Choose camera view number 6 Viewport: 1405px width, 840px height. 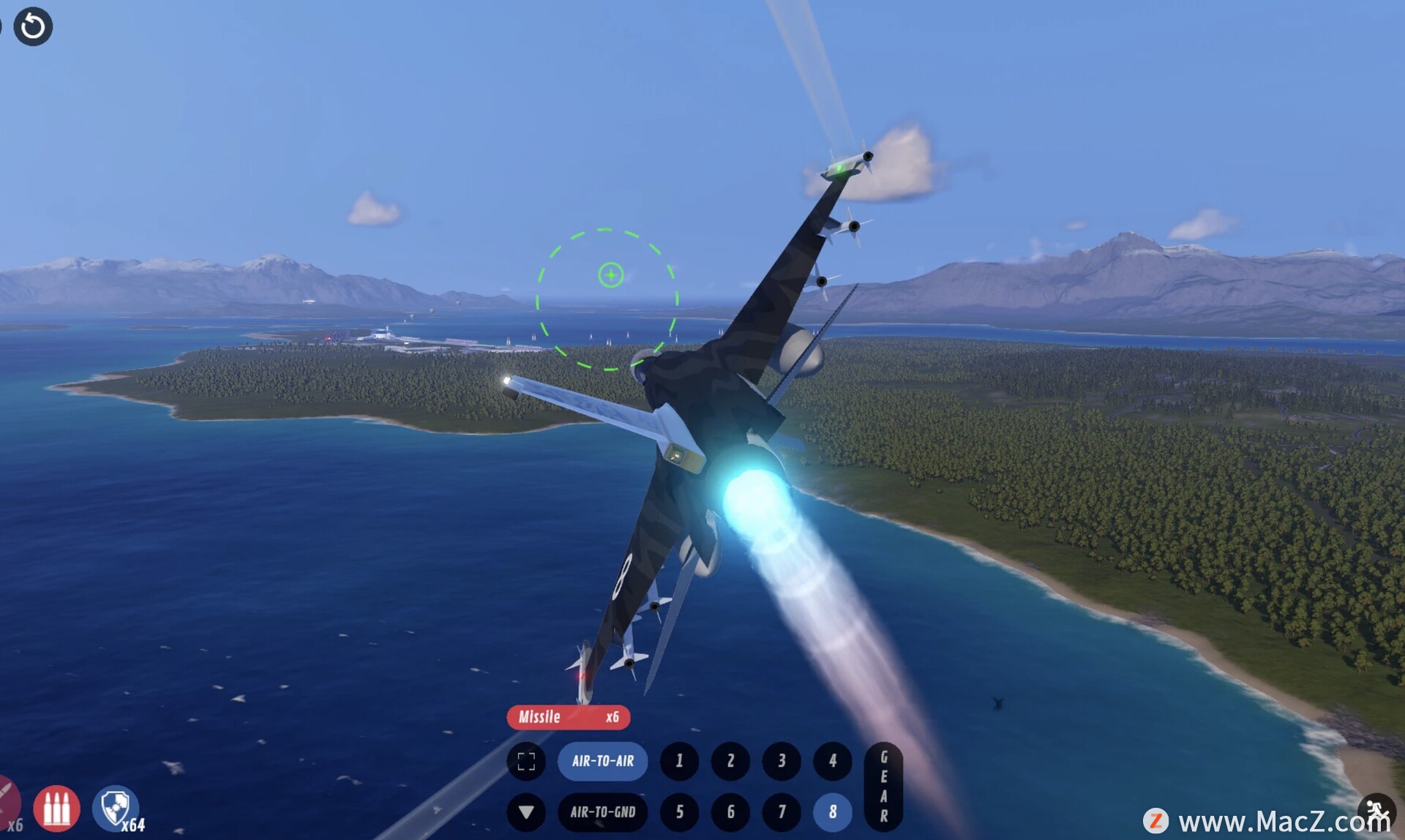(x=730, y=811)
